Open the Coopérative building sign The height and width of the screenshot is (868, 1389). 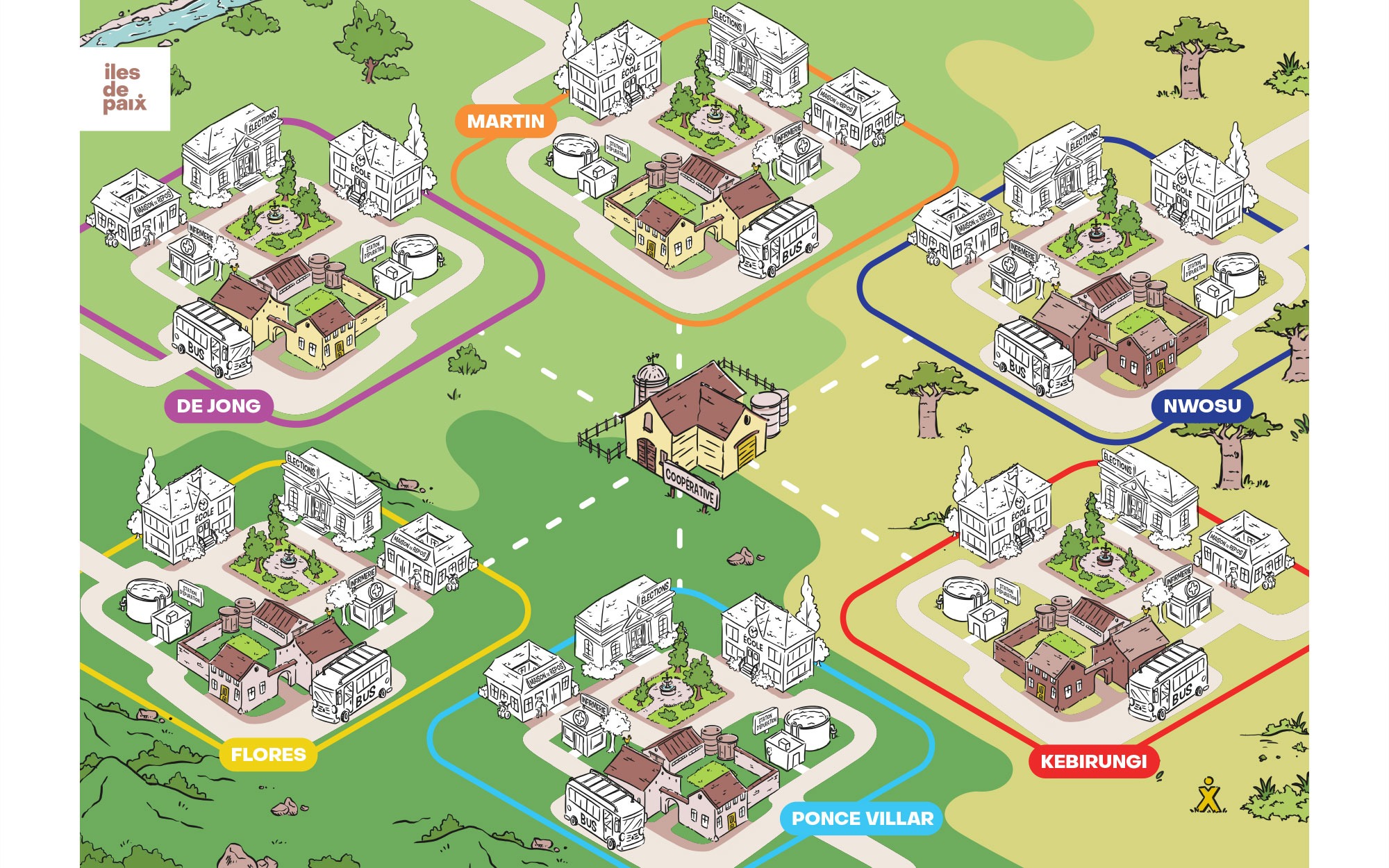(690, 483)
